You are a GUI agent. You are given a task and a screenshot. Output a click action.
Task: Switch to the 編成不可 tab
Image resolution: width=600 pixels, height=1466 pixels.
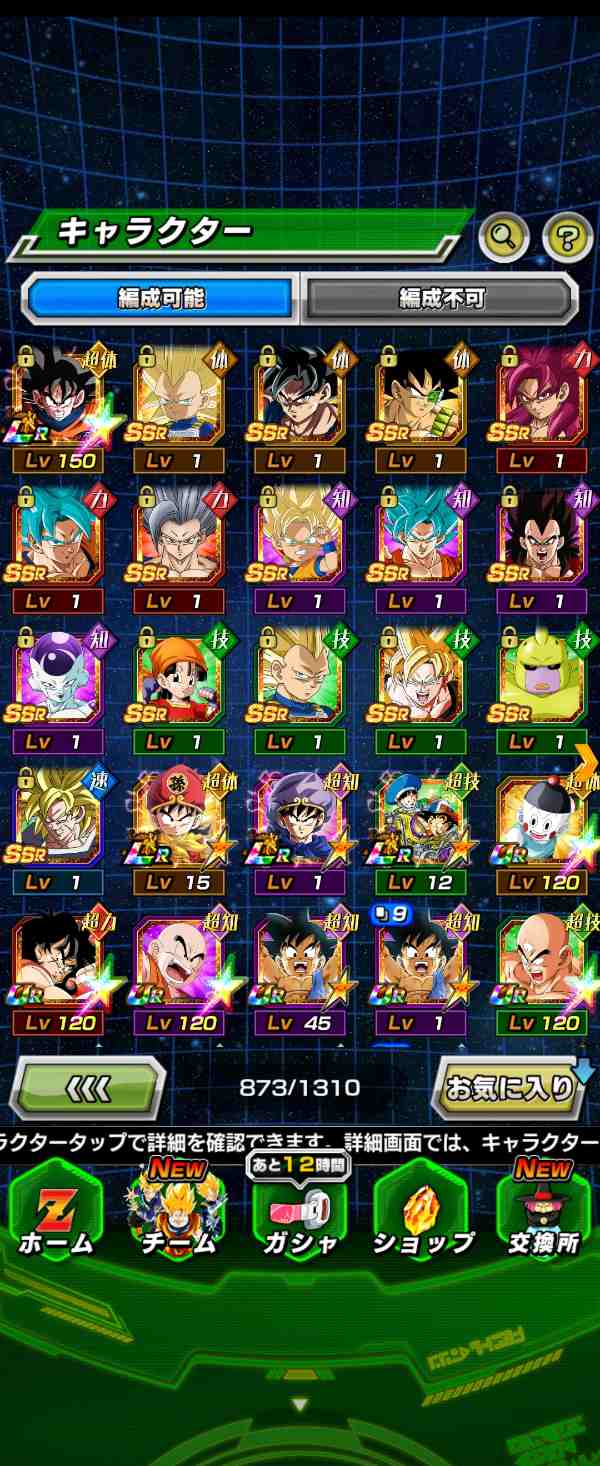[x=441, y=298]
